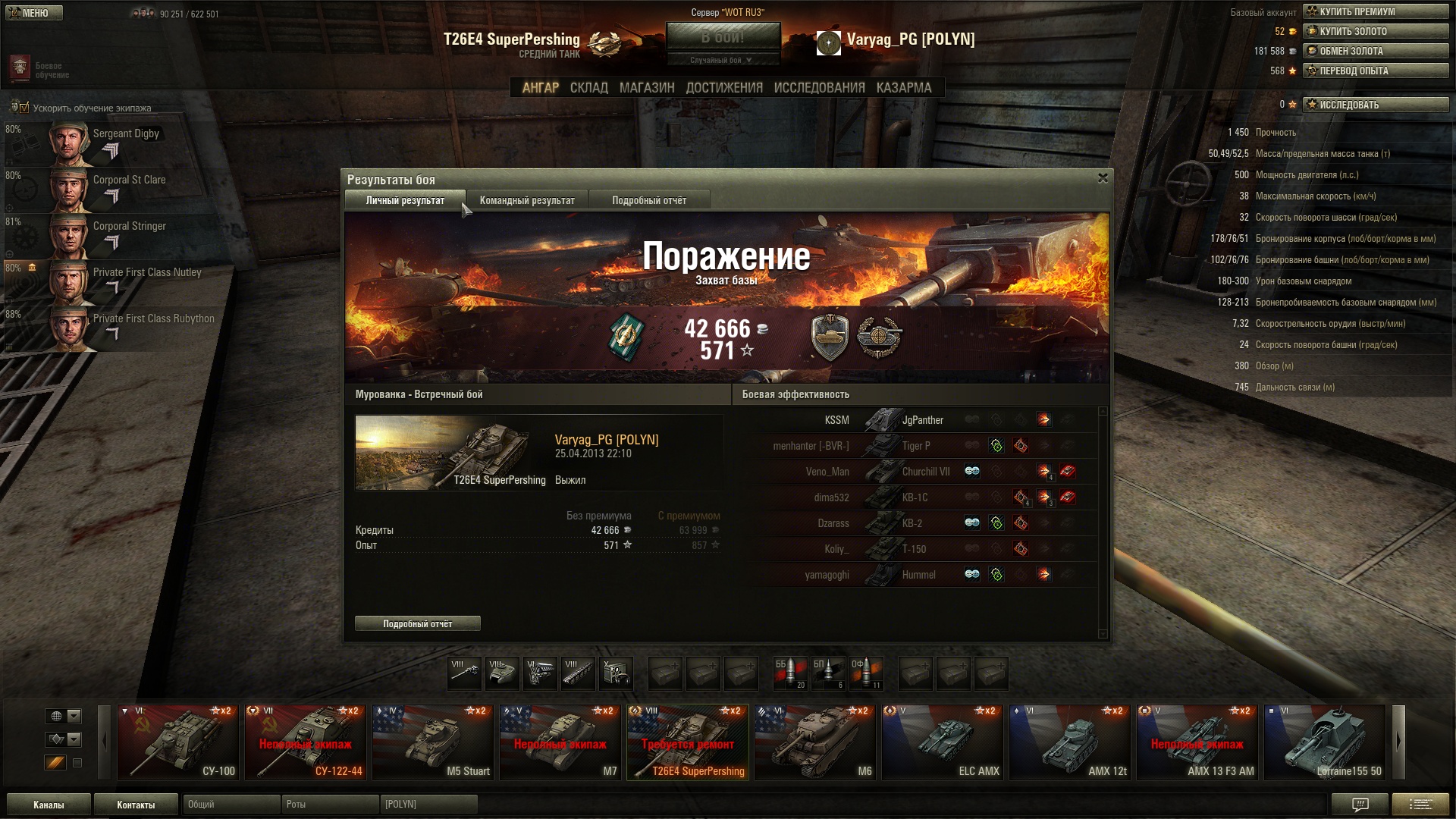Open the ИССЛЕДОВАНИЯ section

(x=819, y=88)
